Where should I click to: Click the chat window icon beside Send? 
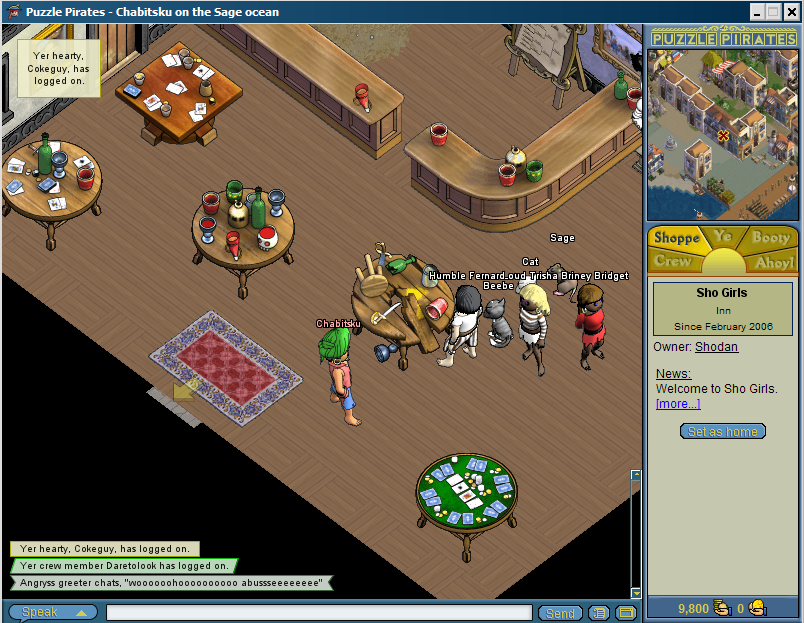tap(625, 612)
